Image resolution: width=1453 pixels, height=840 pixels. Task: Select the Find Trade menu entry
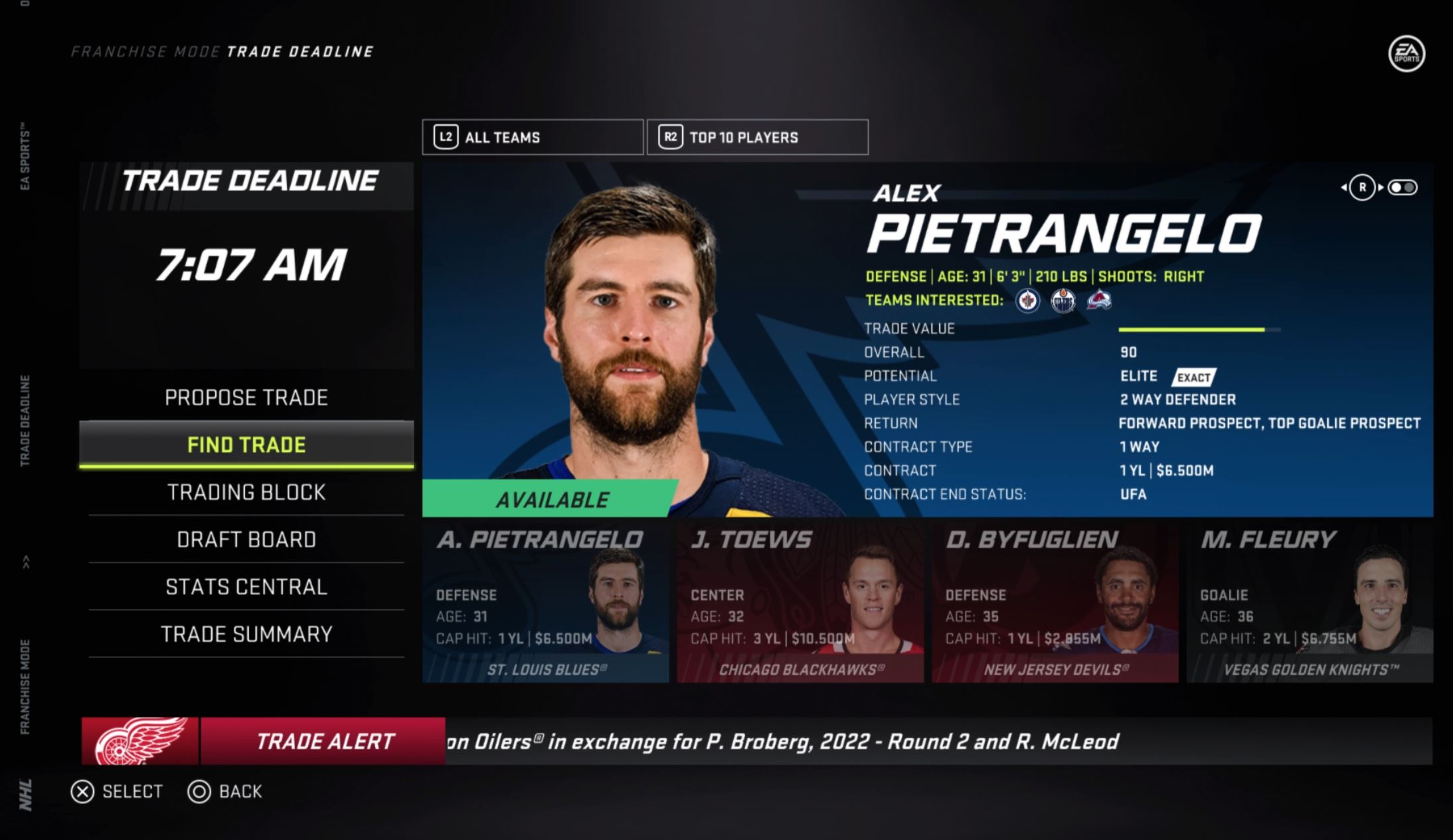click(x=246, y=444)
